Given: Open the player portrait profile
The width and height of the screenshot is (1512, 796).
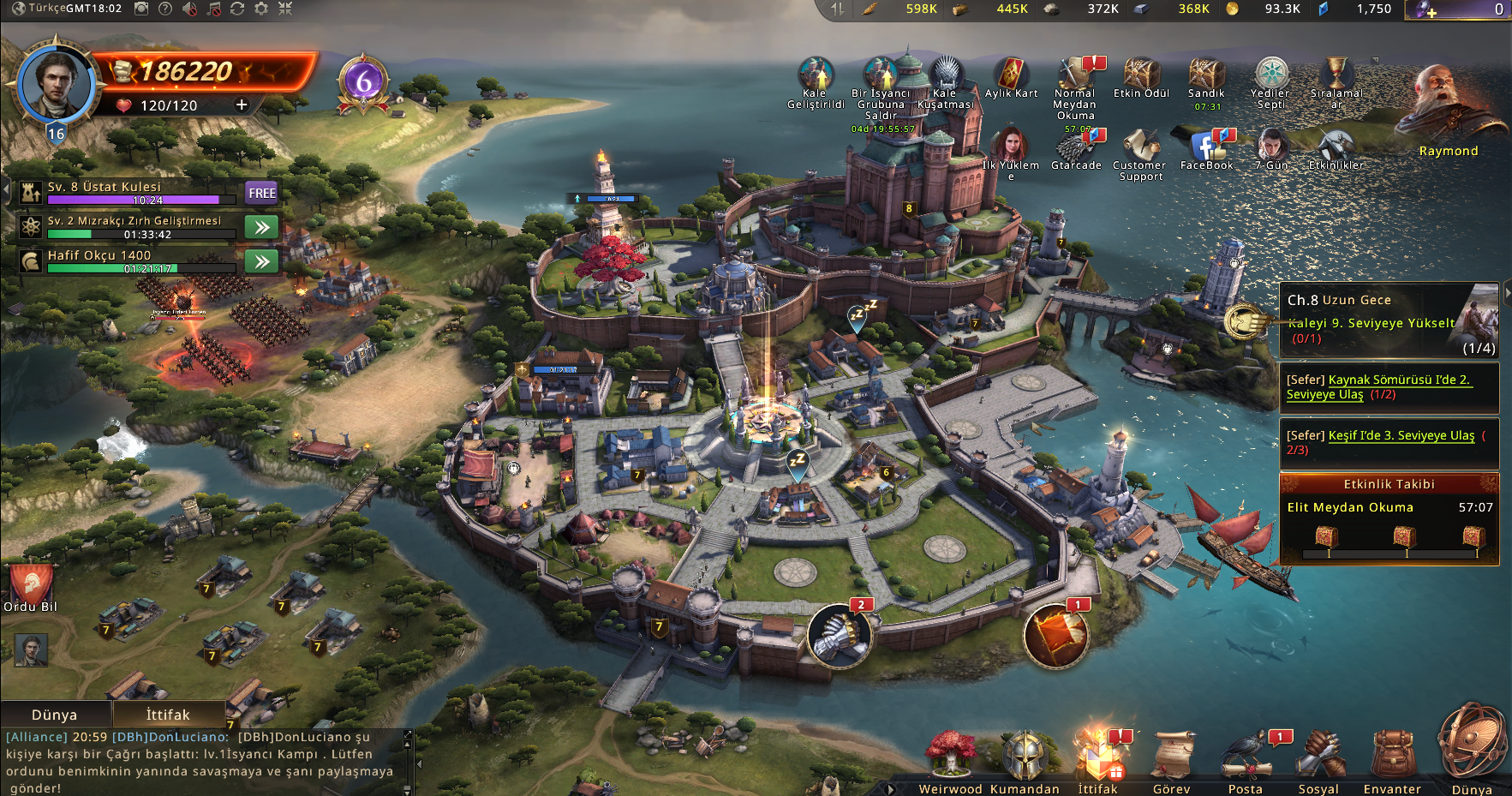Looking at the screenshot, I should point(56,83).
